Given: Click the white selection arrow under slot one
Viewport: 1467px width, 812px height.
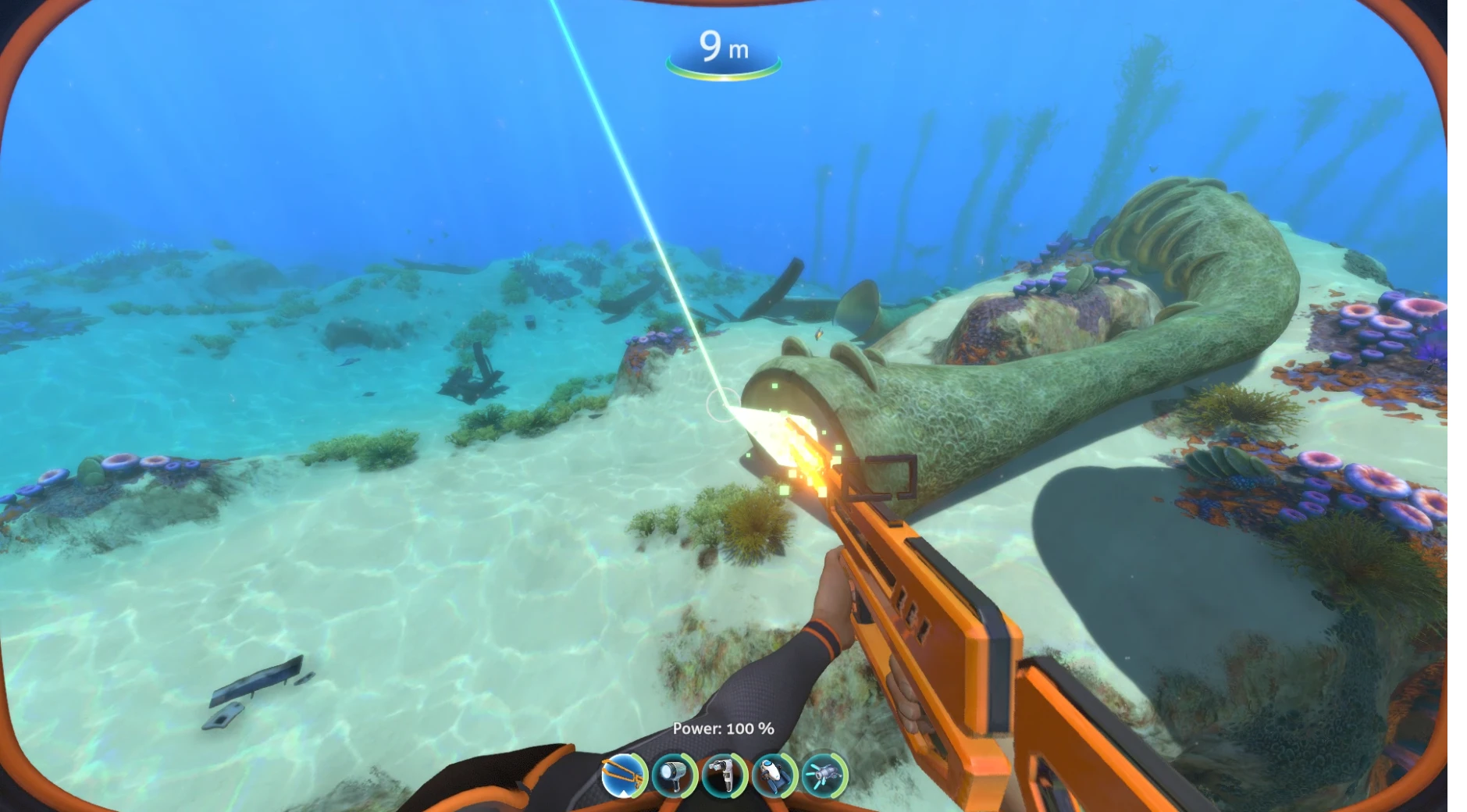Looking at the screenshot, I should click(x=623, y=795).
